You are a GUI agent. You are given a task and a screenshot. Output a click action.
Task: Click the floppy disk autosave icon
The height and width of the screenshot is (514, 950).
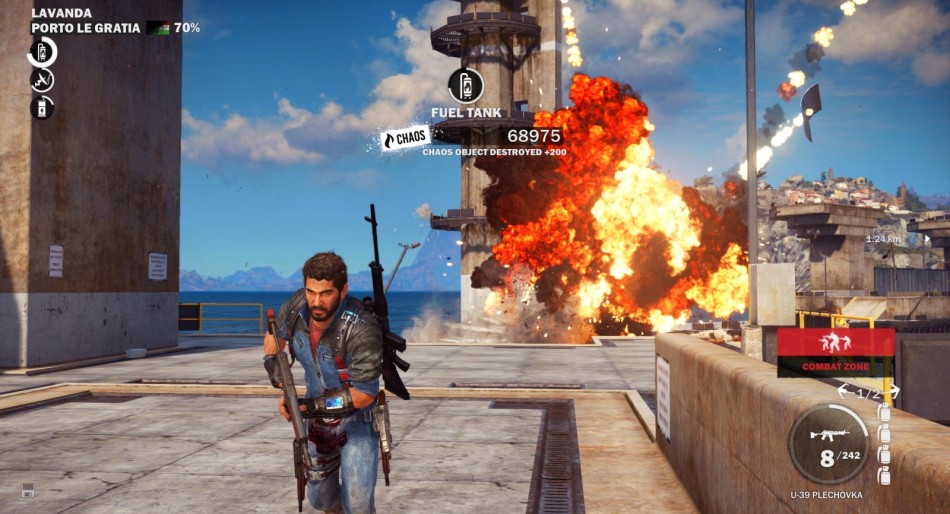[28, 489]
